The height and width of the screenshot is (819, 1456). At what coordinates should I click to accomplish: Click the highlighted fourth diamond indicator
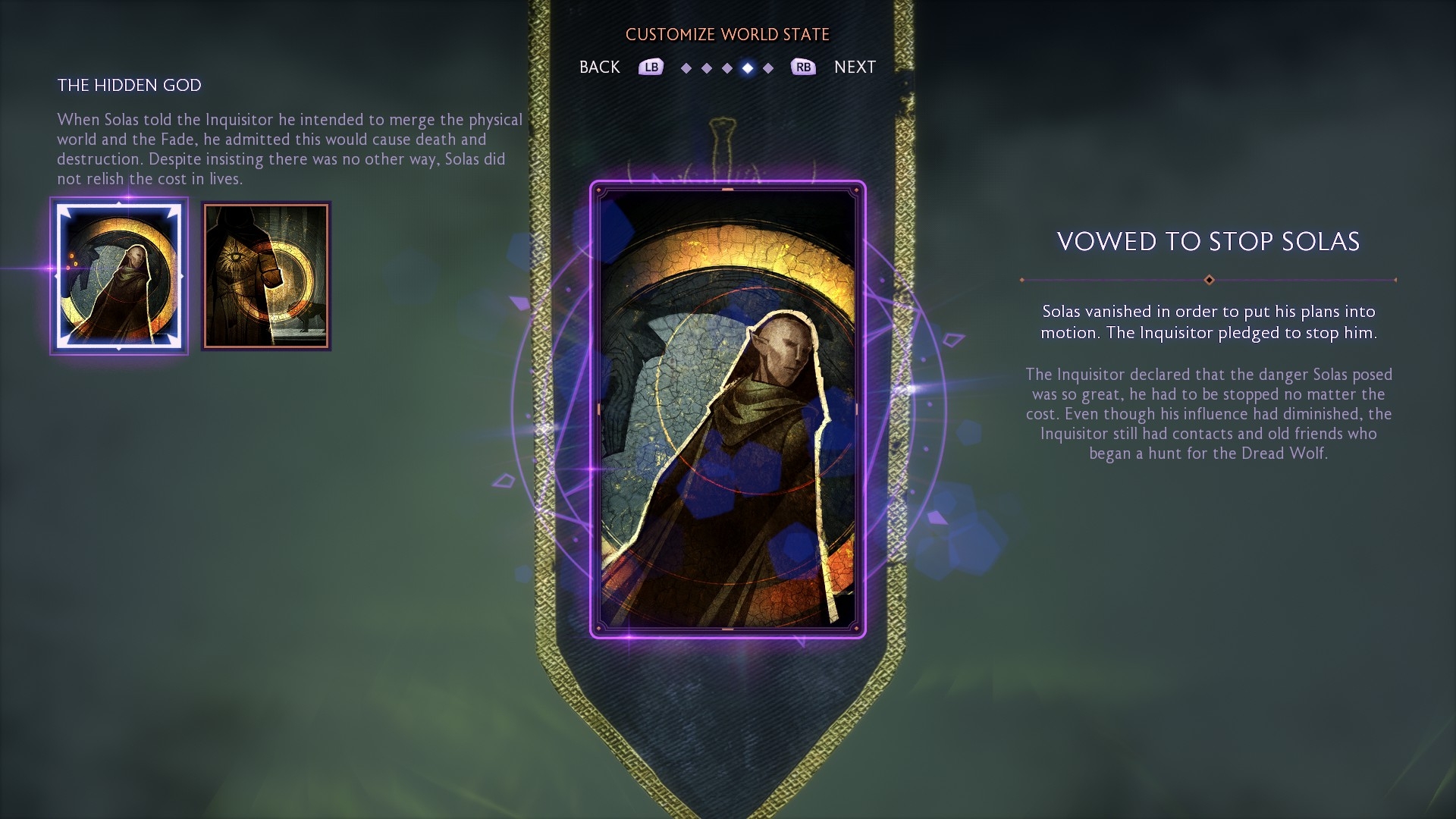pos(748,67)
